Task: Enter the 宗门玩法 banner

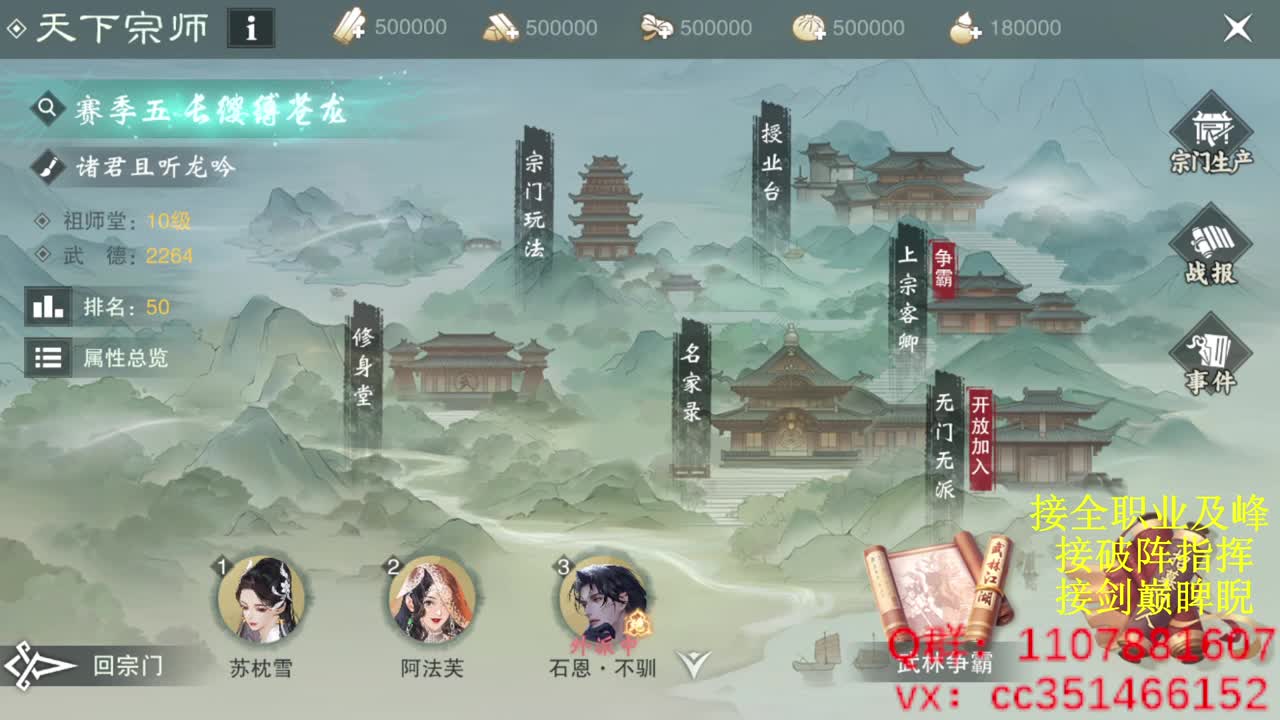Action: click(537, 207)
